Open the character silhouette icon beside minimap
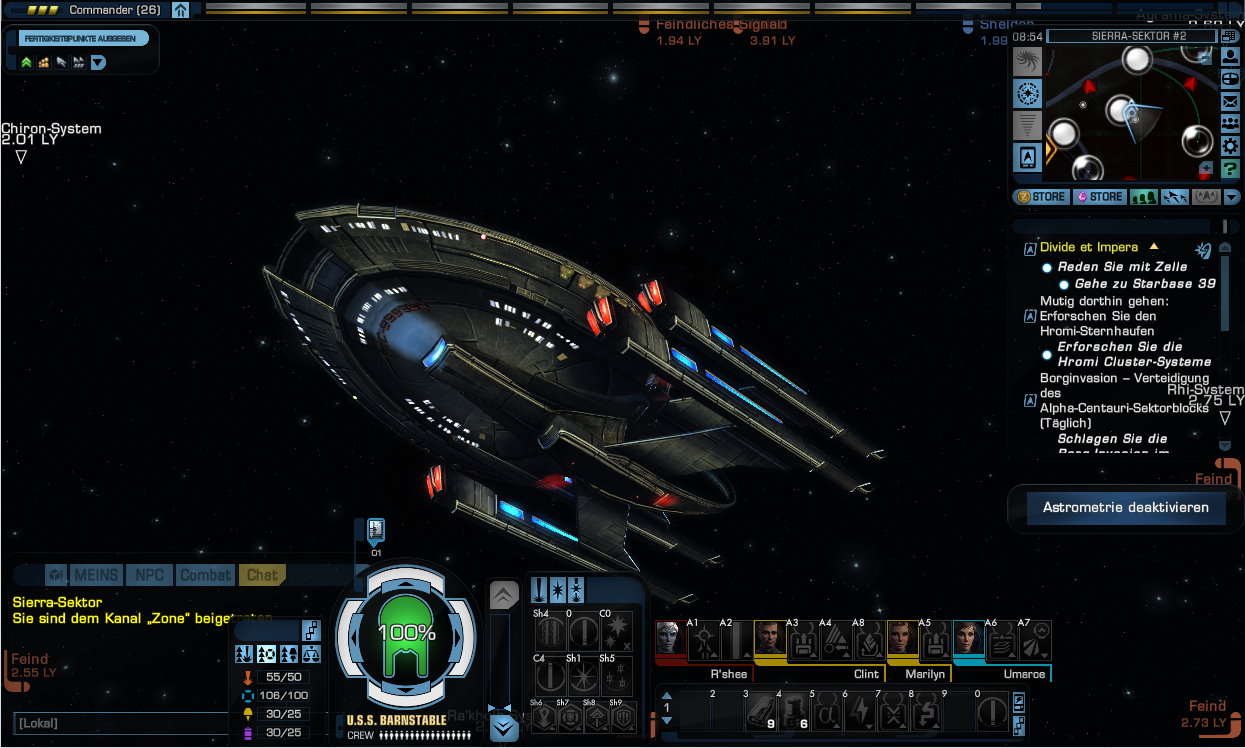This screenshot has height=748, width=1245. (x=1230, y=57)
